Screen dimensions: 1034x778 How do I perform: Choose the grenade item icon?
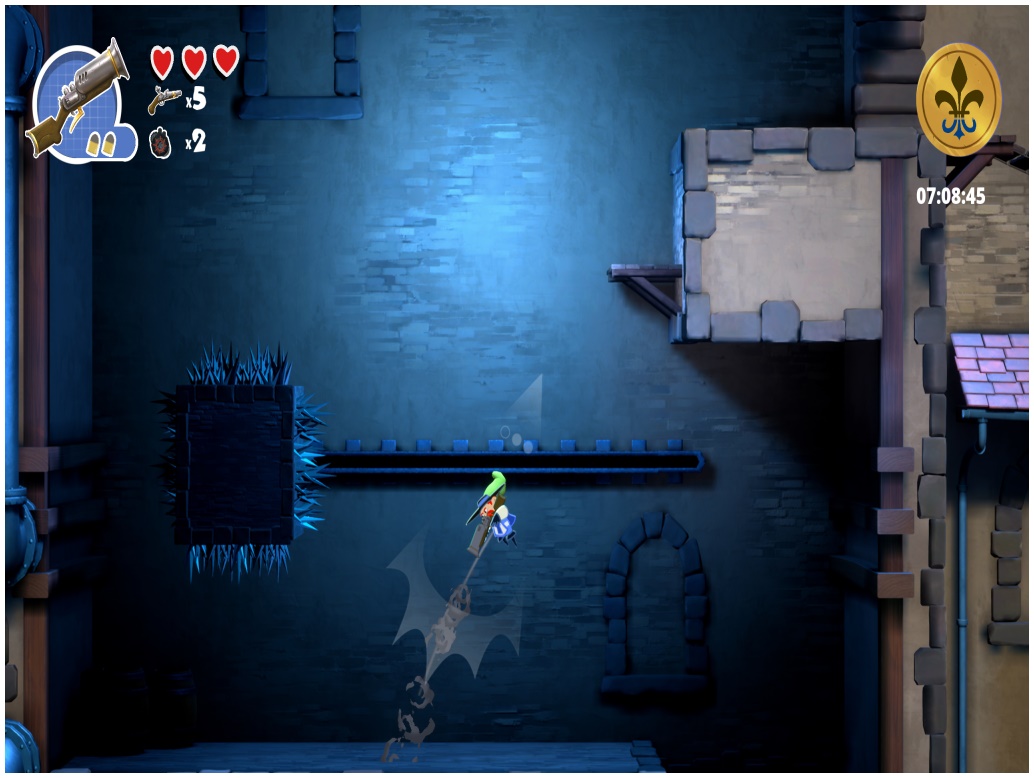161,143
